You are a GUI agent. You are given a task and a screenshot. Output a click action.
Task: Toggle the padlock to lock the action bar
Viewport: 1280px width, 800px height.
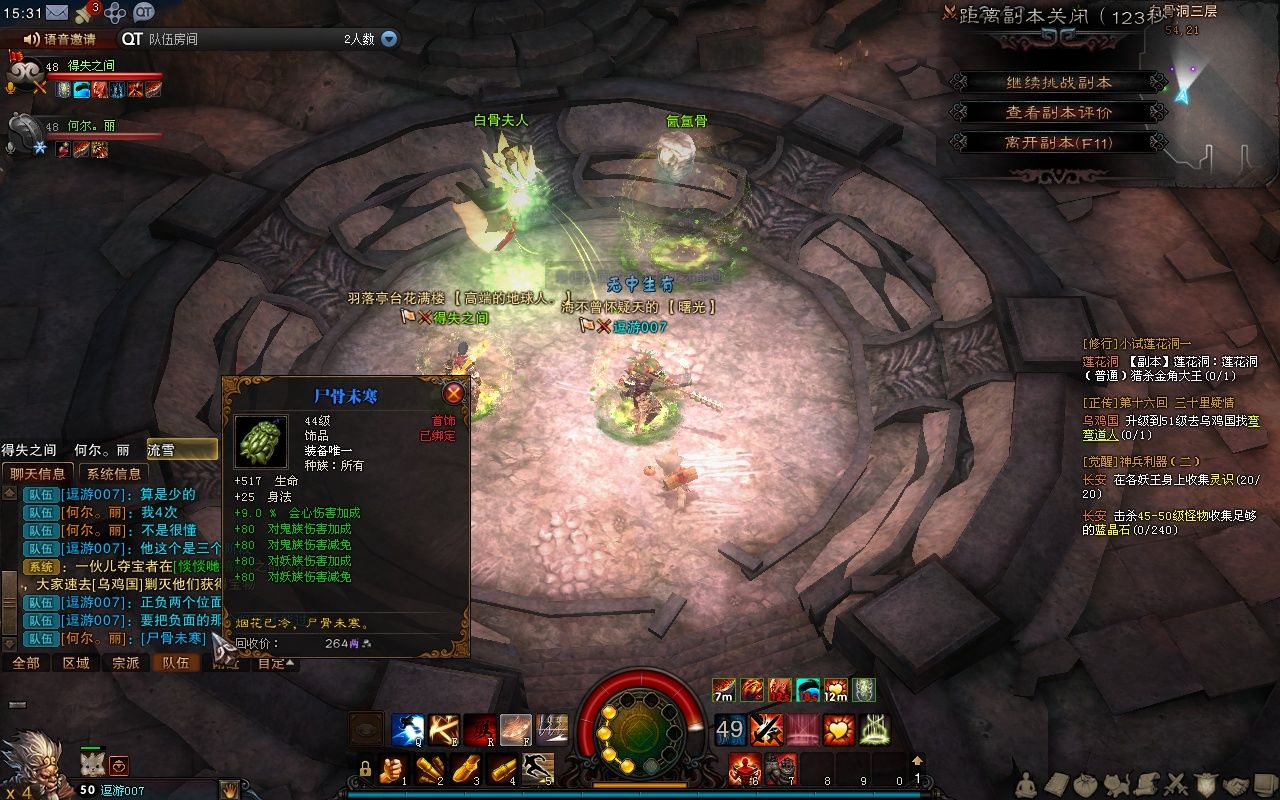pyautogui.click(x=367, y=771)
